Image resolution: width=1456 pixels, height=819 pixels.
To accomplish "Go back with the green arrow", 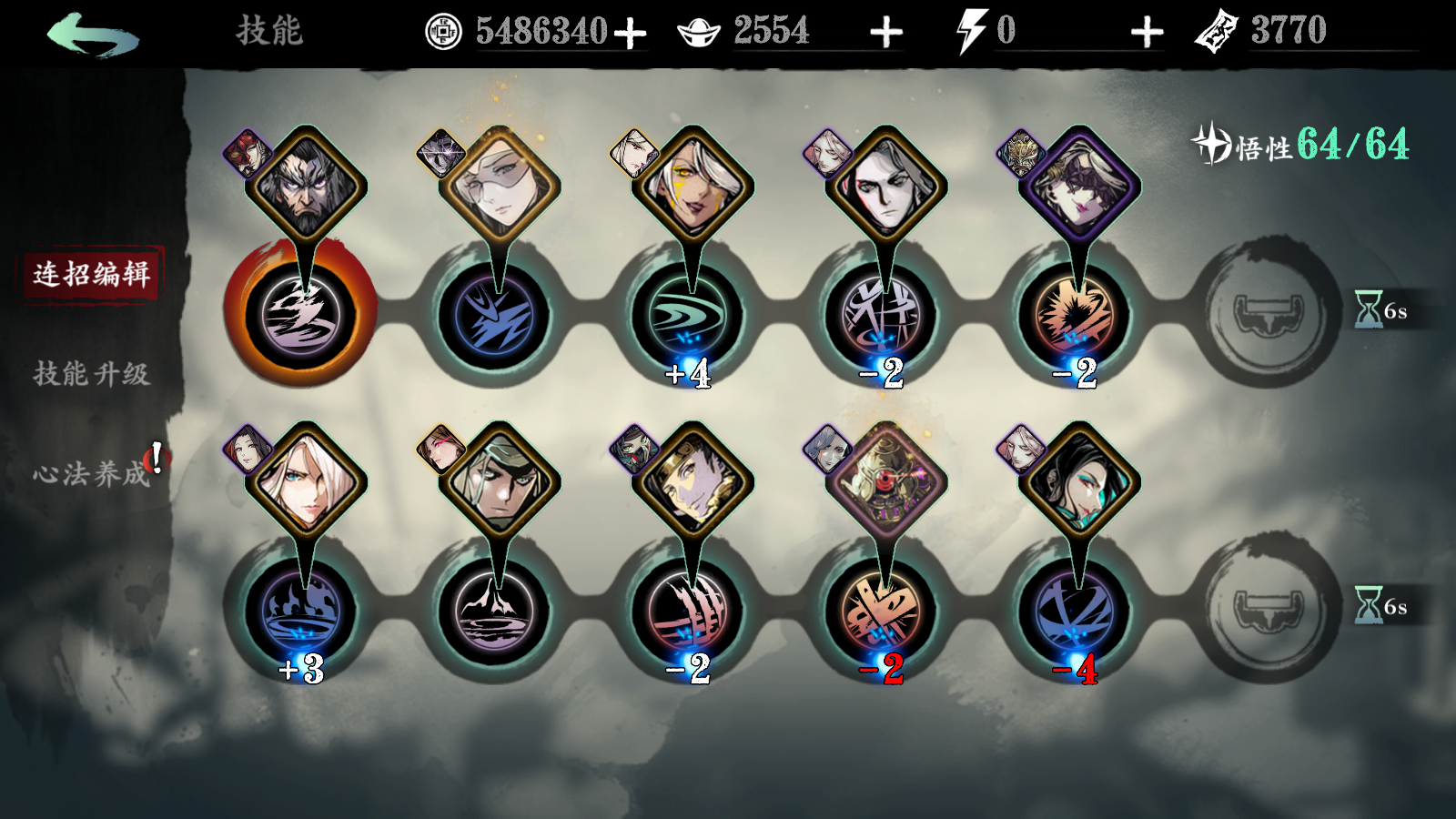I will pos(93,35).
